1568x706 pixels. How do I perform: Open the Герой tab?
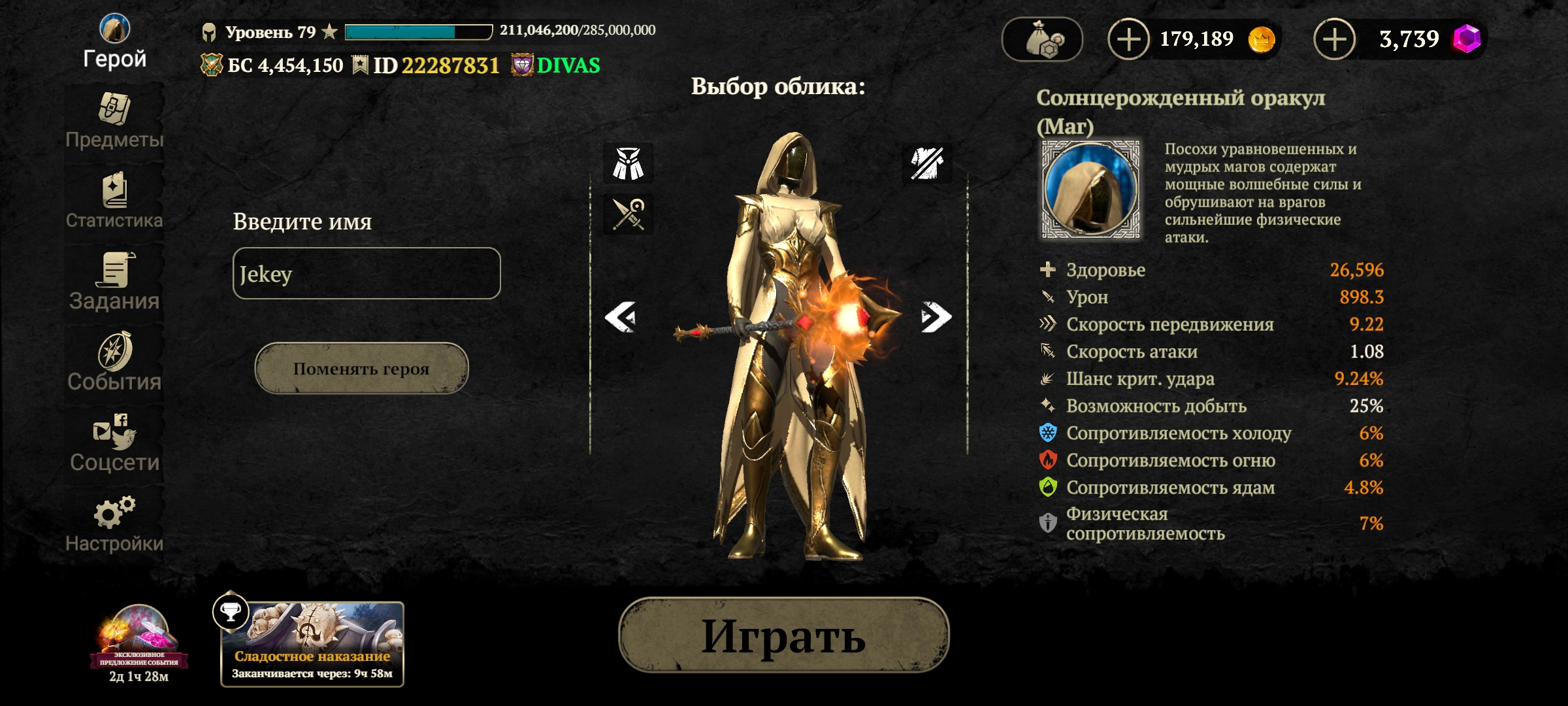[x=114, y=42]
